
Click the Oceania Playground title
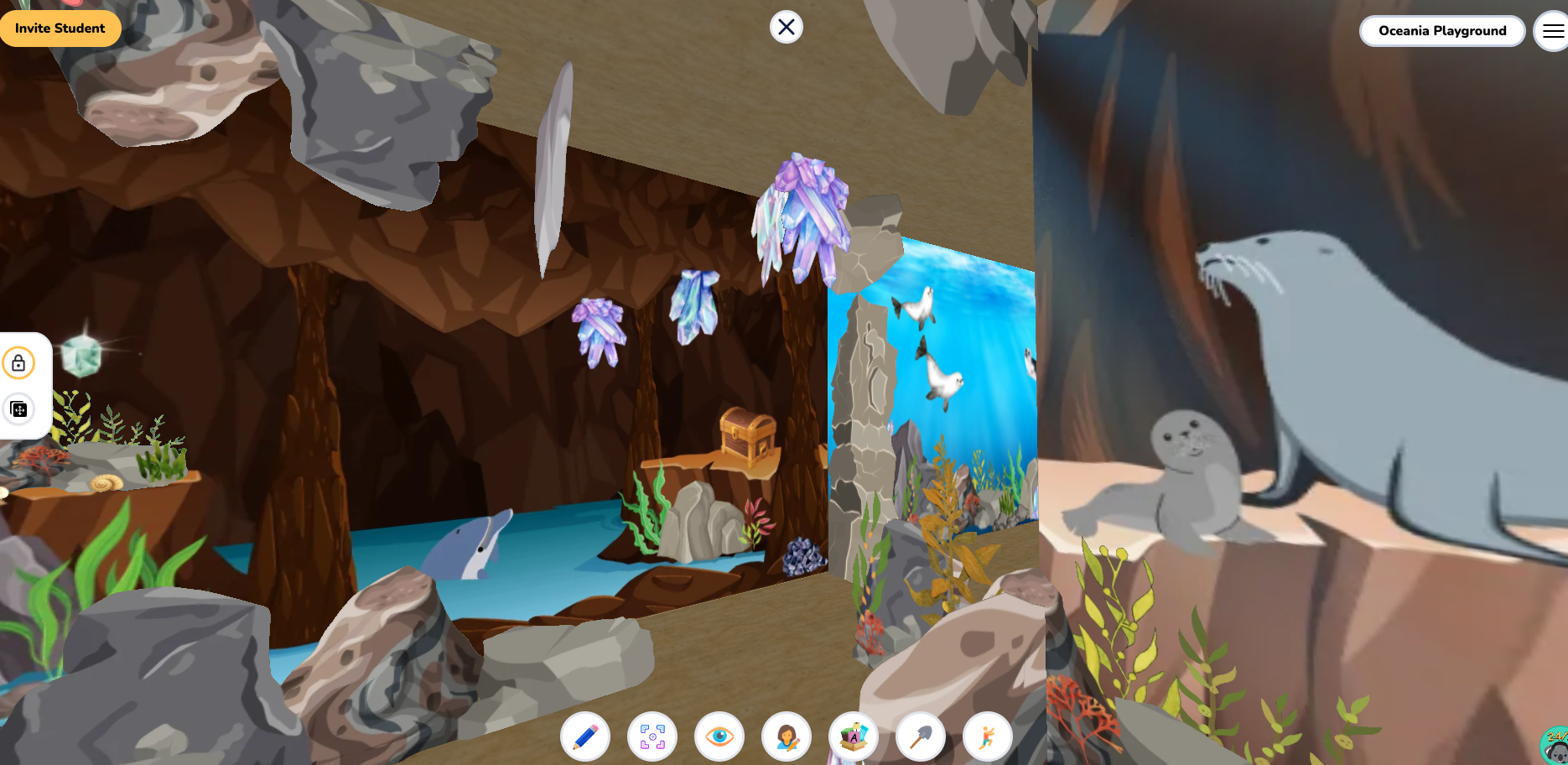1441,30
